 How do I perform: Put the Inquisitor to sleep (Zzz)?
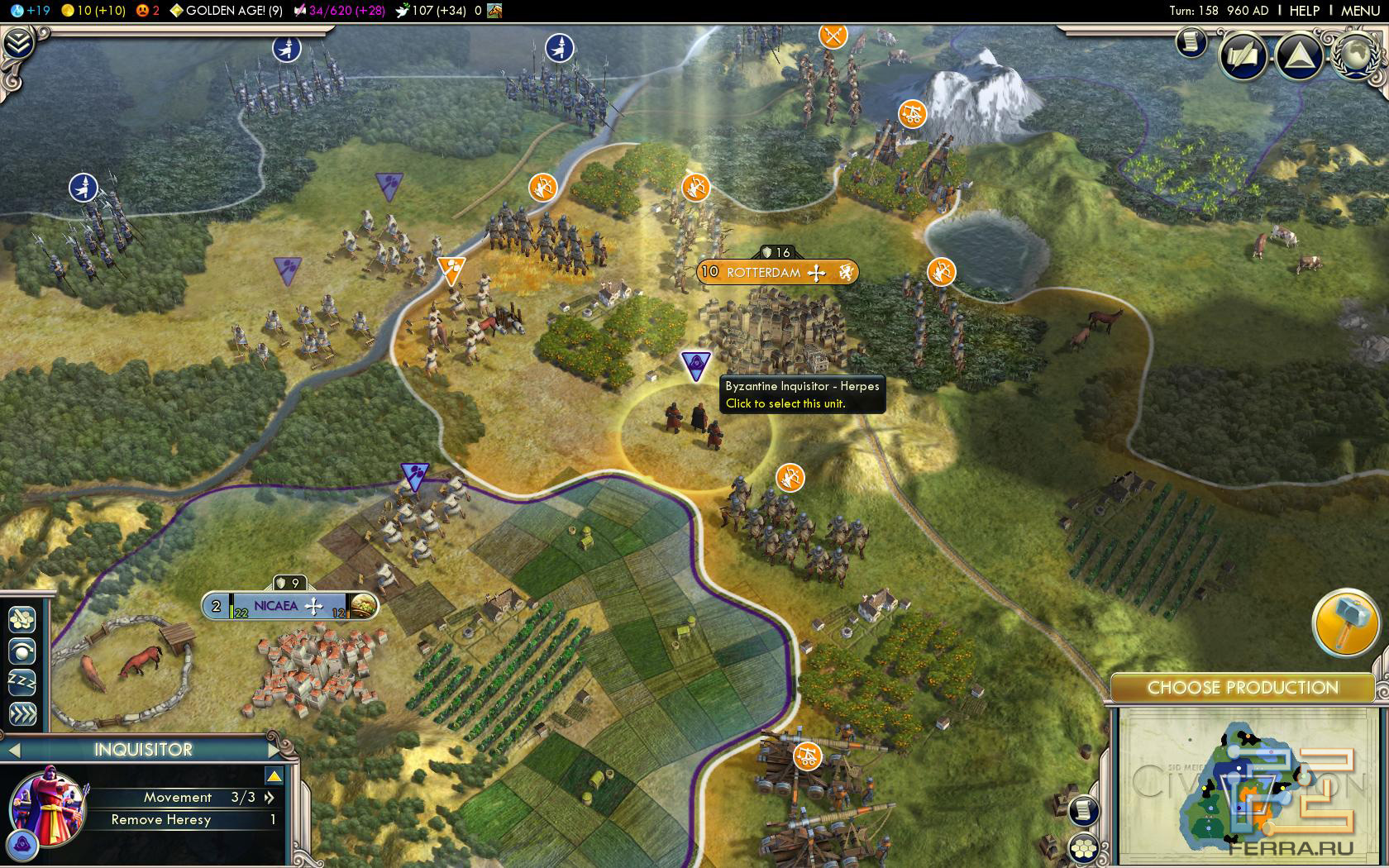pos(22,682)
